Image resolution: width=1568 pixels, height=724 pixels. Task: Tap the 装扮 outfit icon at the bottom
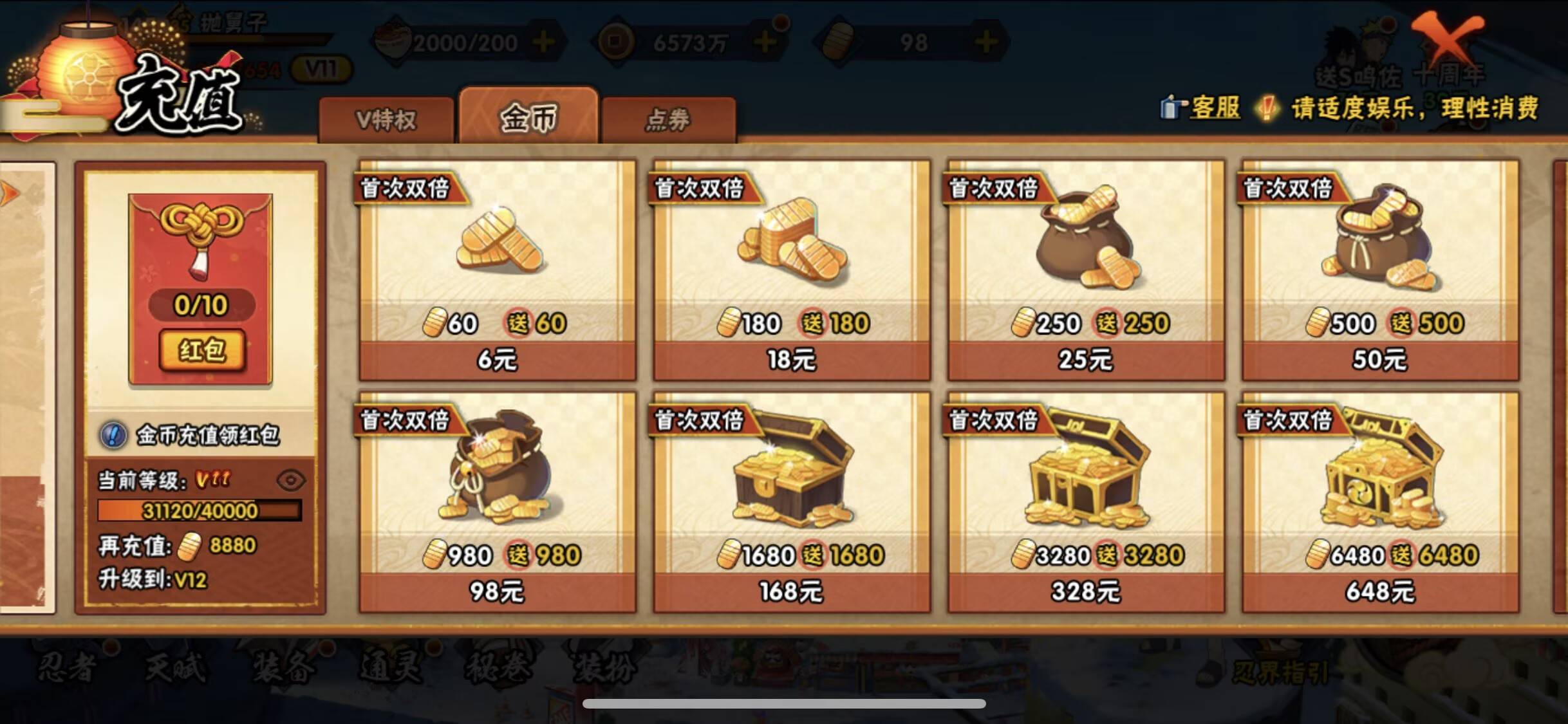pyautogui.click(x=605, y=668)
